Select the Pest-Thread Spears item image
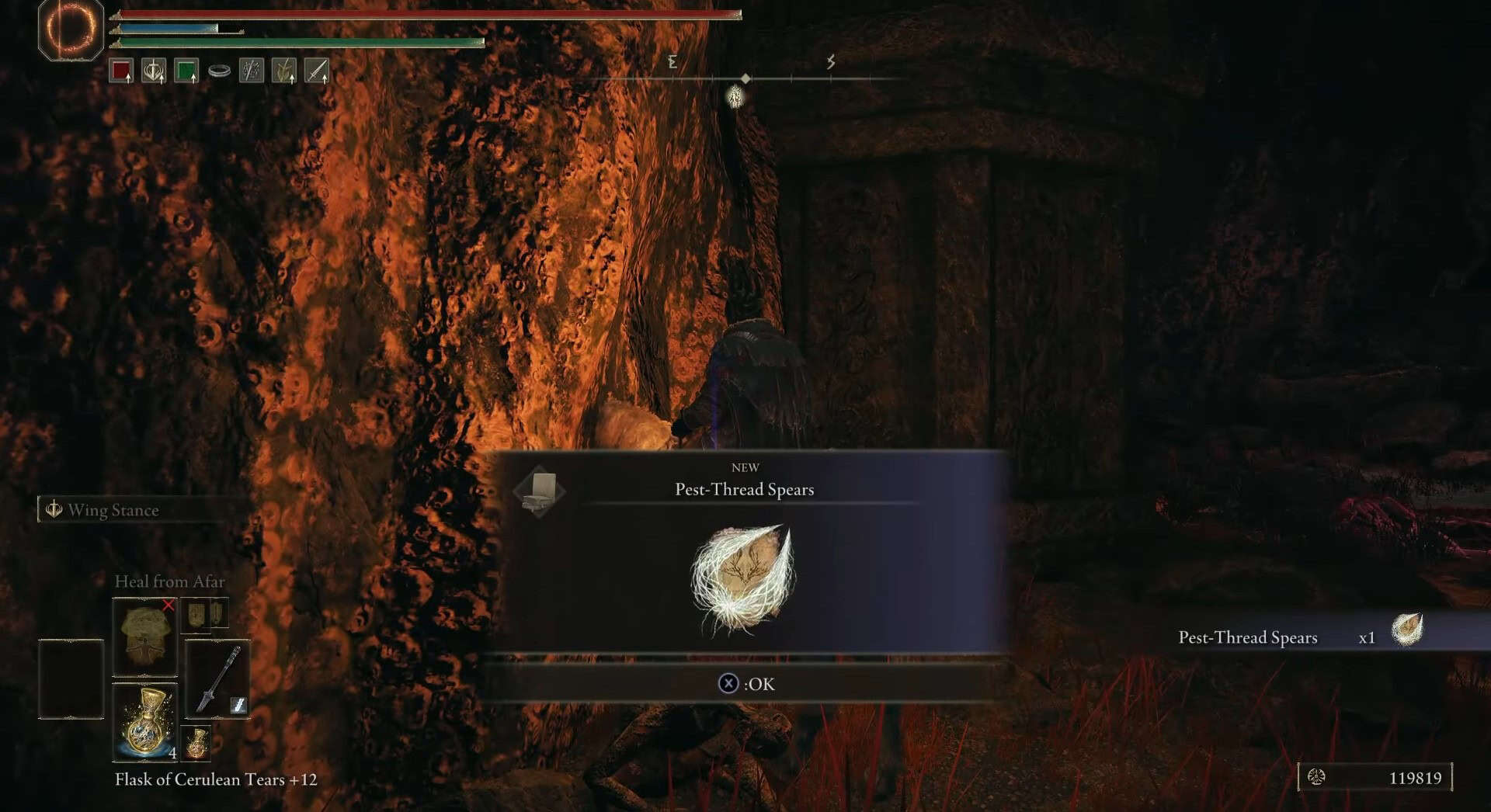The image size is (1491, 812). (x=743, y=579)
